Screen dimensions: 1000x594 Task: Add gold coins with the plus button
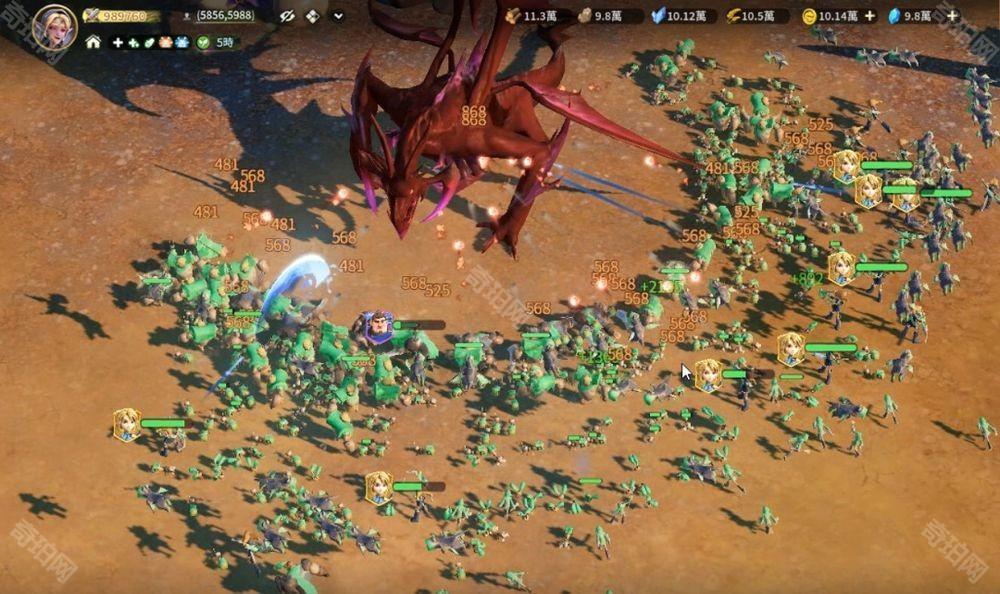pyautogui.click(x=869, y=16)
